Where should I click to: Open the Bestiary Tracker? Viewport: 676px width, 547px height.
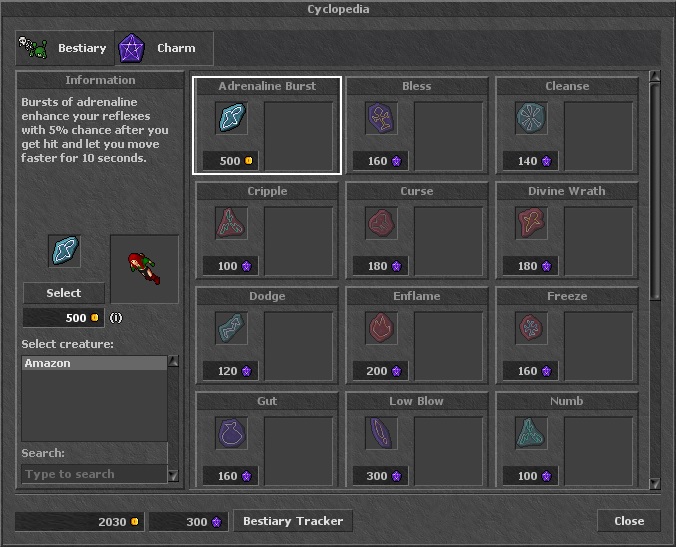[x=292, y=521]
